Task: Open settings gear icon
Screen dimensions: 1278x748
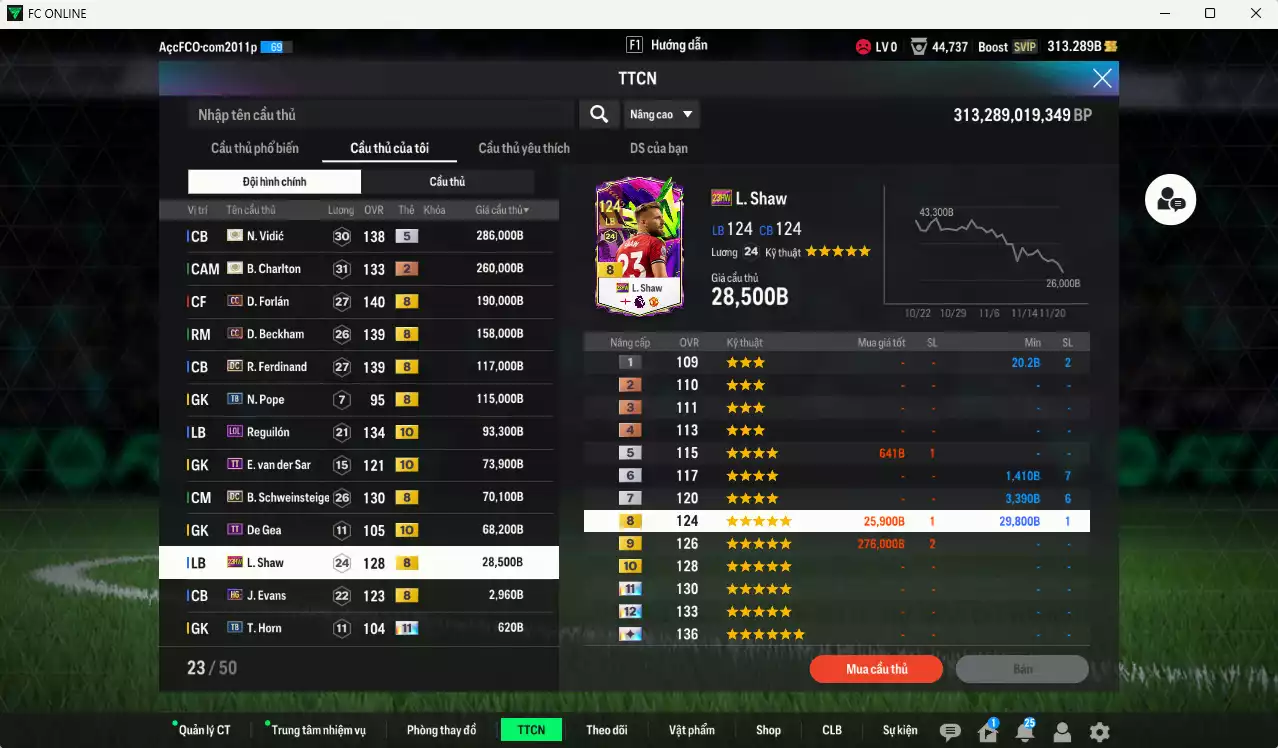Action: (1099, 732)
